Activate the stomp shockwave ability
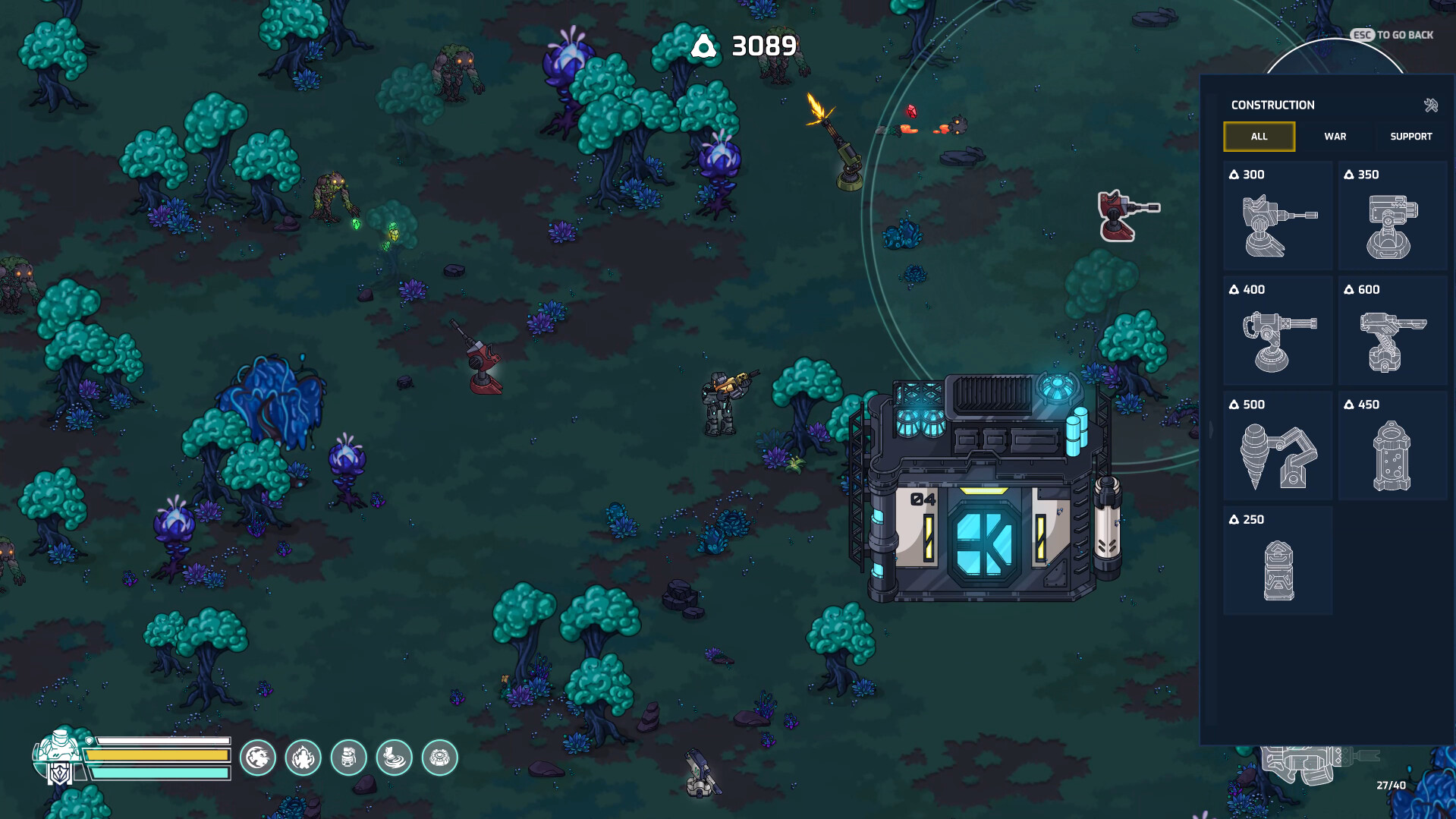 click(x=395, y=758)
